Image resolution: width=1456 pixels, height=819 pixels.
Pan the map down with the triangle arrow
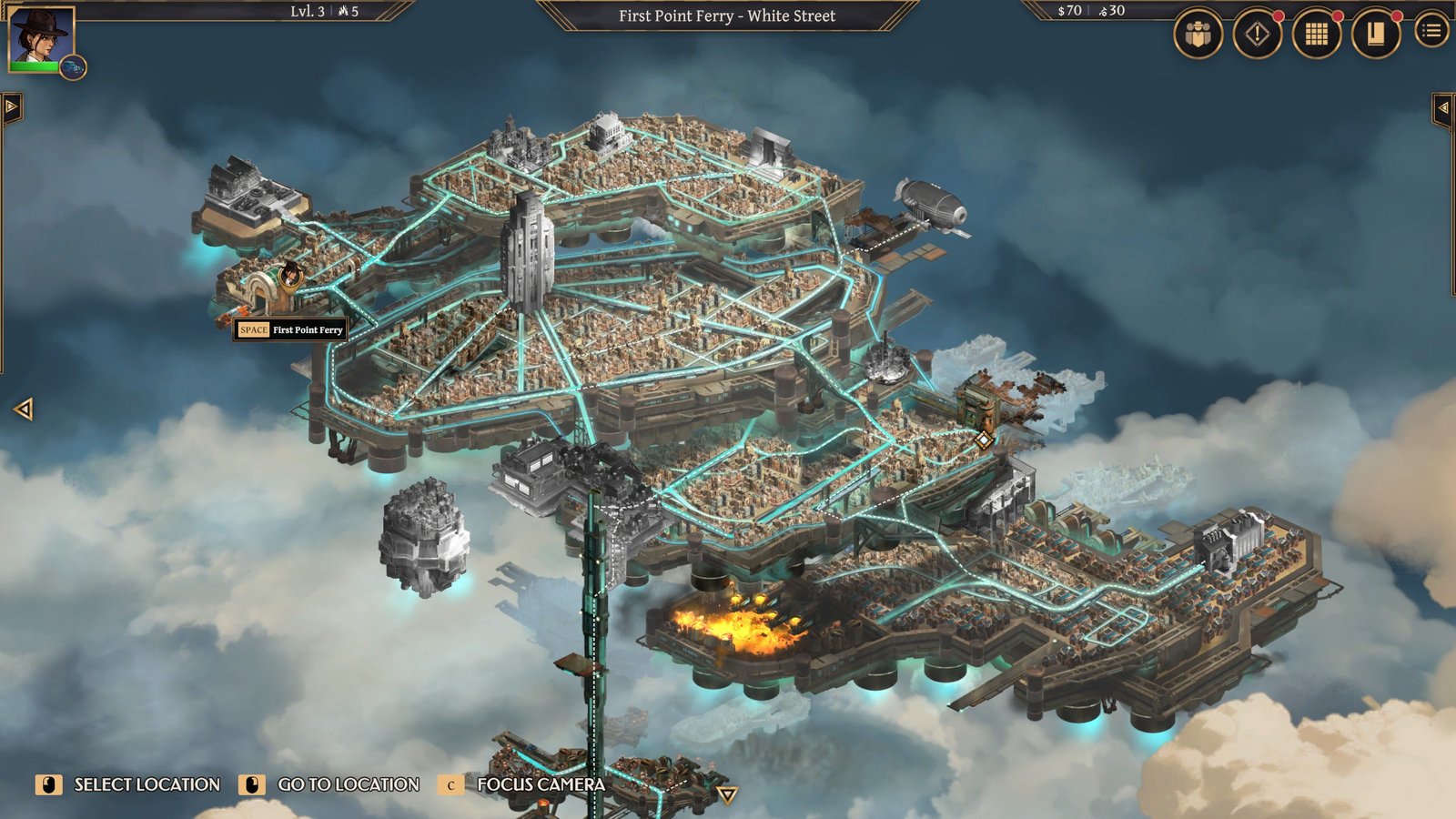click(726, 795)
